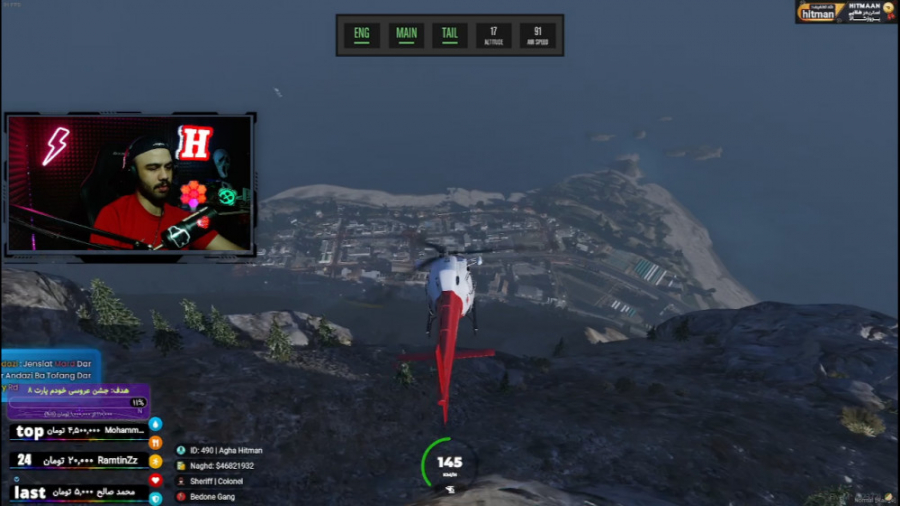Click the Sheriff | Colonel job row

click(x=215, y=481)
